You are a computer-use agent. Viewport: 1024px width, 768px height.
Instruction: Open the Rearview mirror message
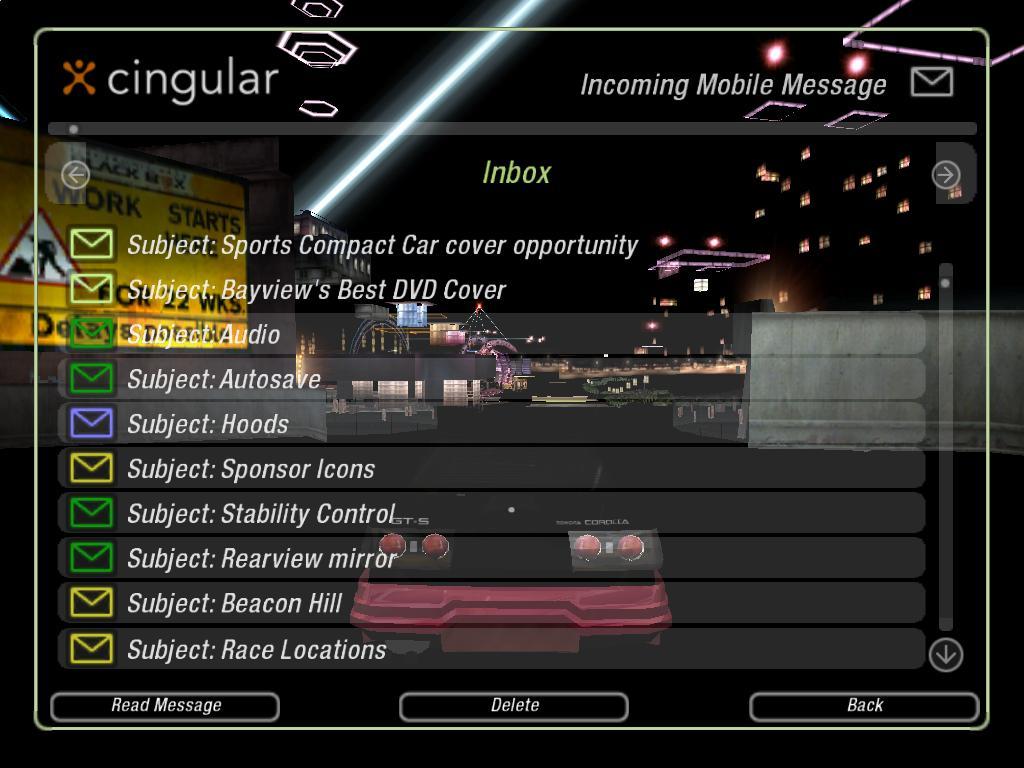(261, 559)
